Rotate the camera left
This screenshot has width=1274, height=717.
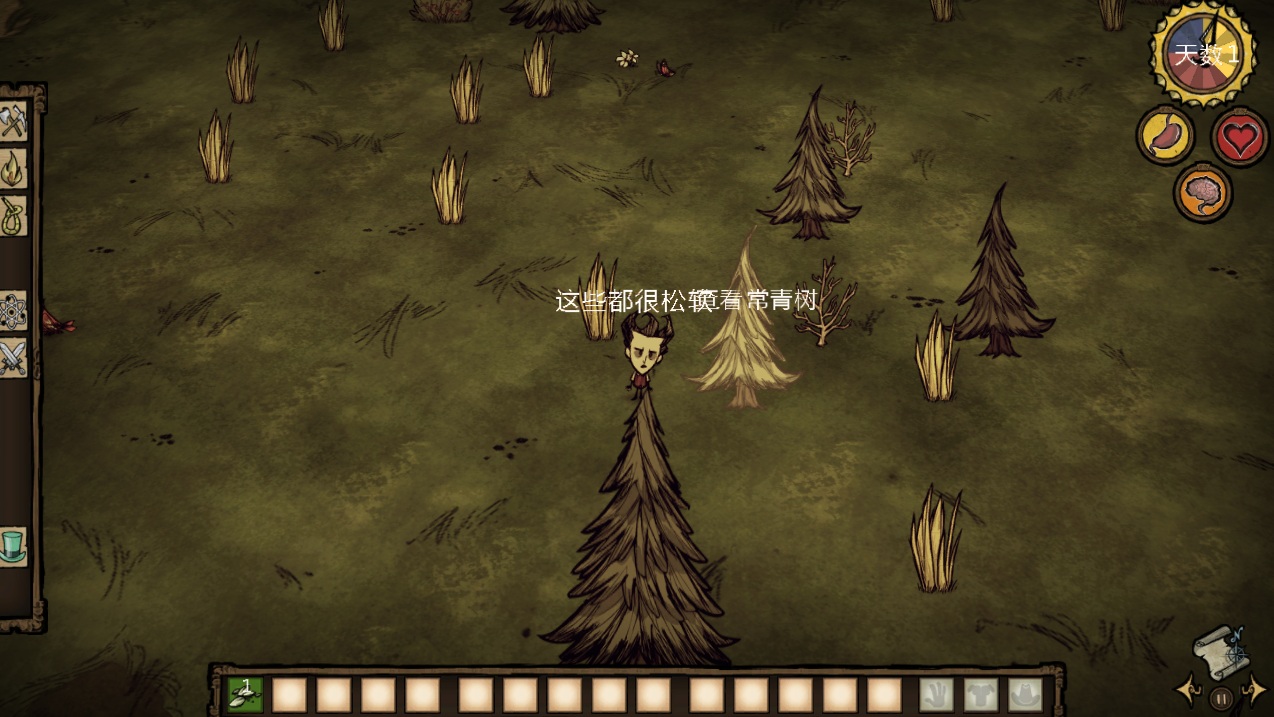pyautogui.click(x=1189, y=691)
